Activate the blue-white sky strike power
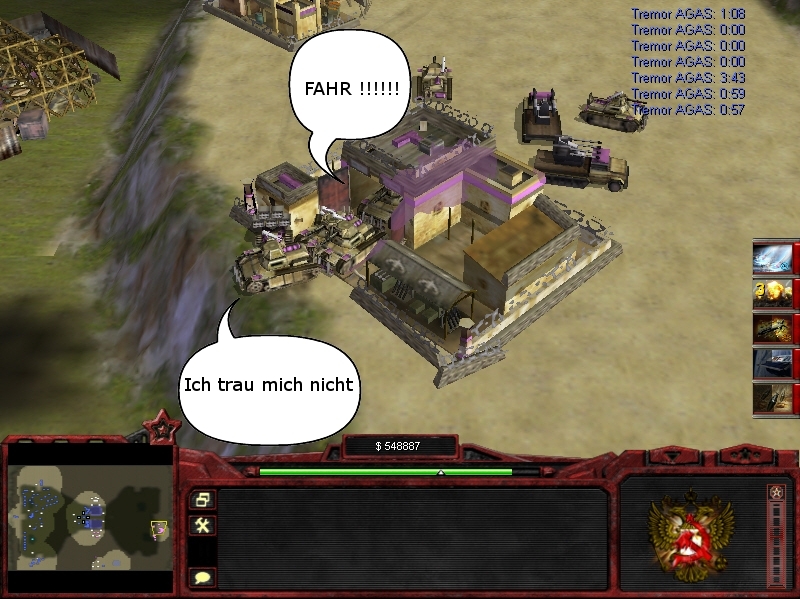Image resolution: width=800 pixels, height=600 pixels. click(x=773, y=257)
